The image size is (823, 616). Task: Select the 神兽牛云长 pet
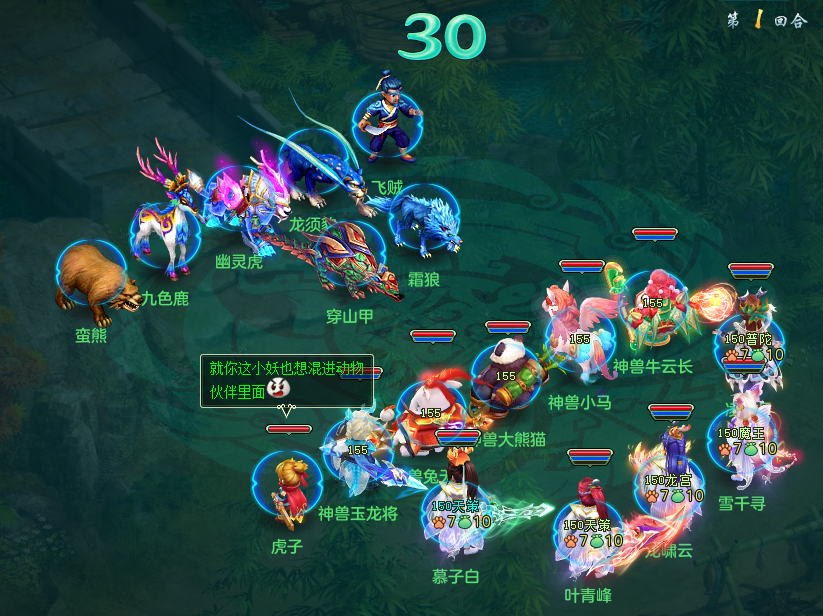click(653, 305)
